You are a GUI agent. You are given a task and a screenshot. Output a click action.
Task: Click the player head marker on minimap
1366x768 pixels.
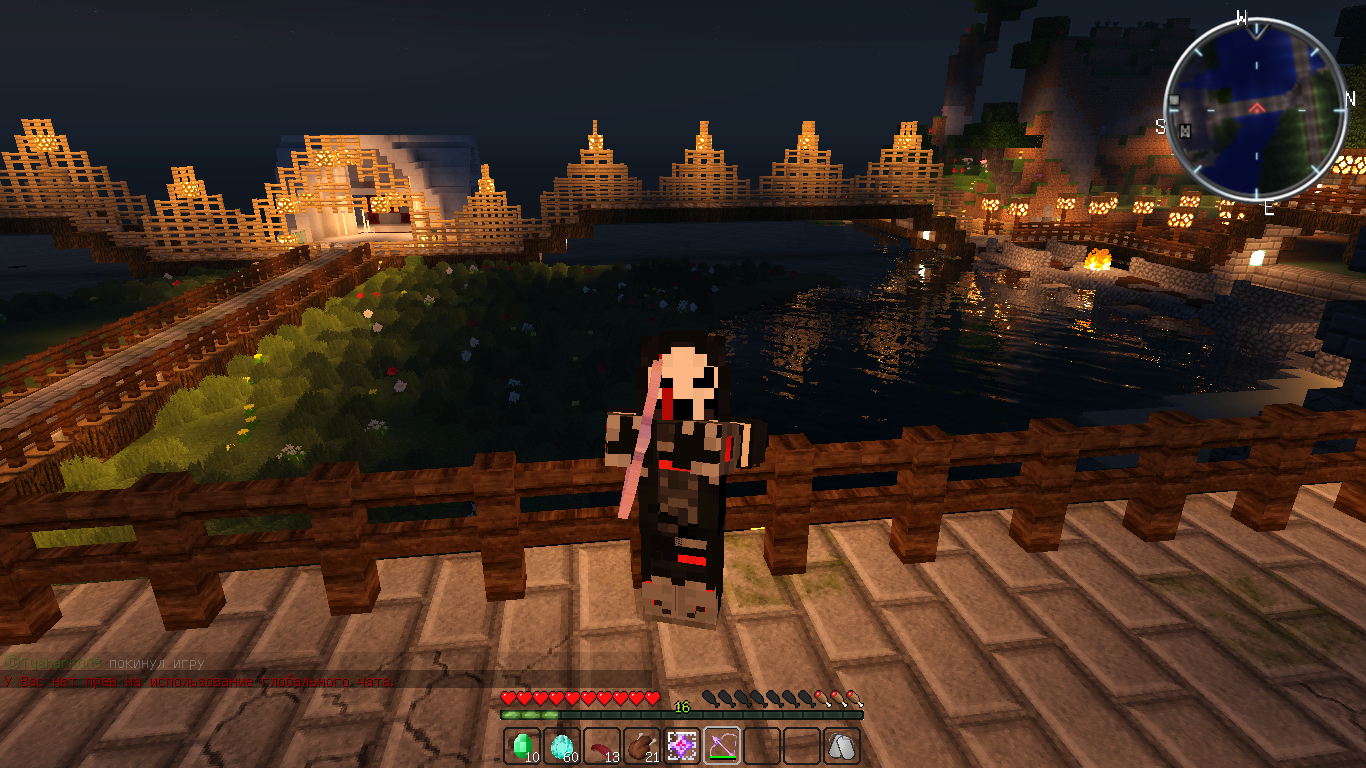pyautogui.click(x=1186, y=131)
